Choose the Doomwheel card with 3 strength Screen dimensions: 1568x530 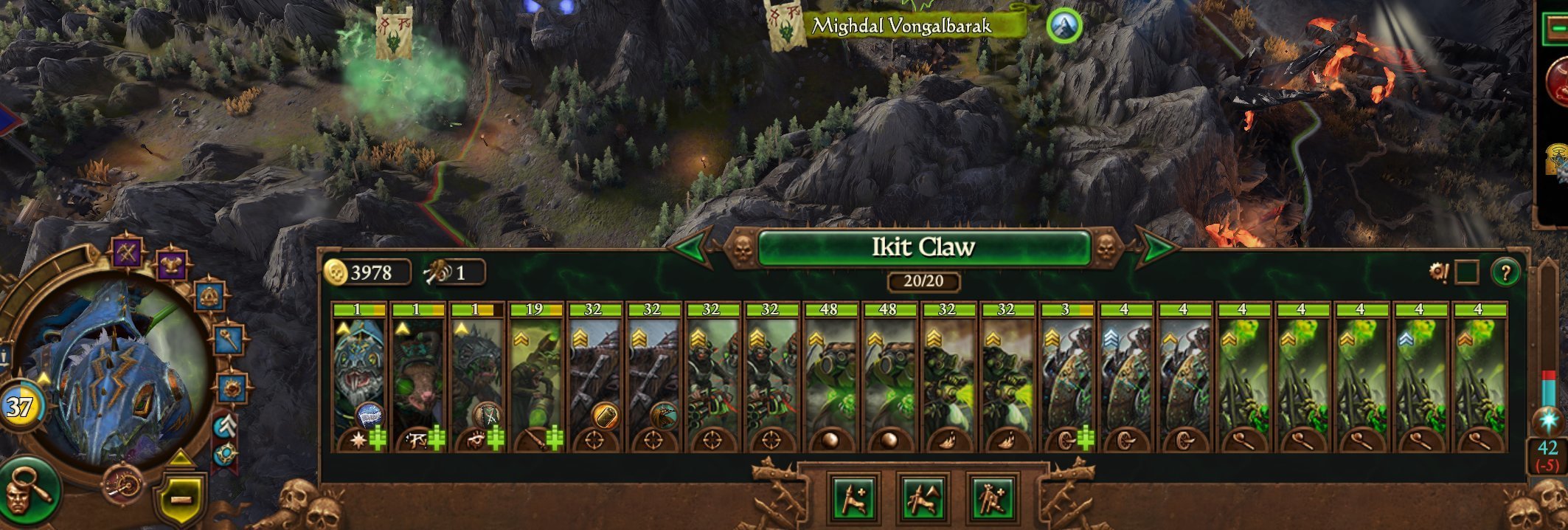coord(1066,376)
